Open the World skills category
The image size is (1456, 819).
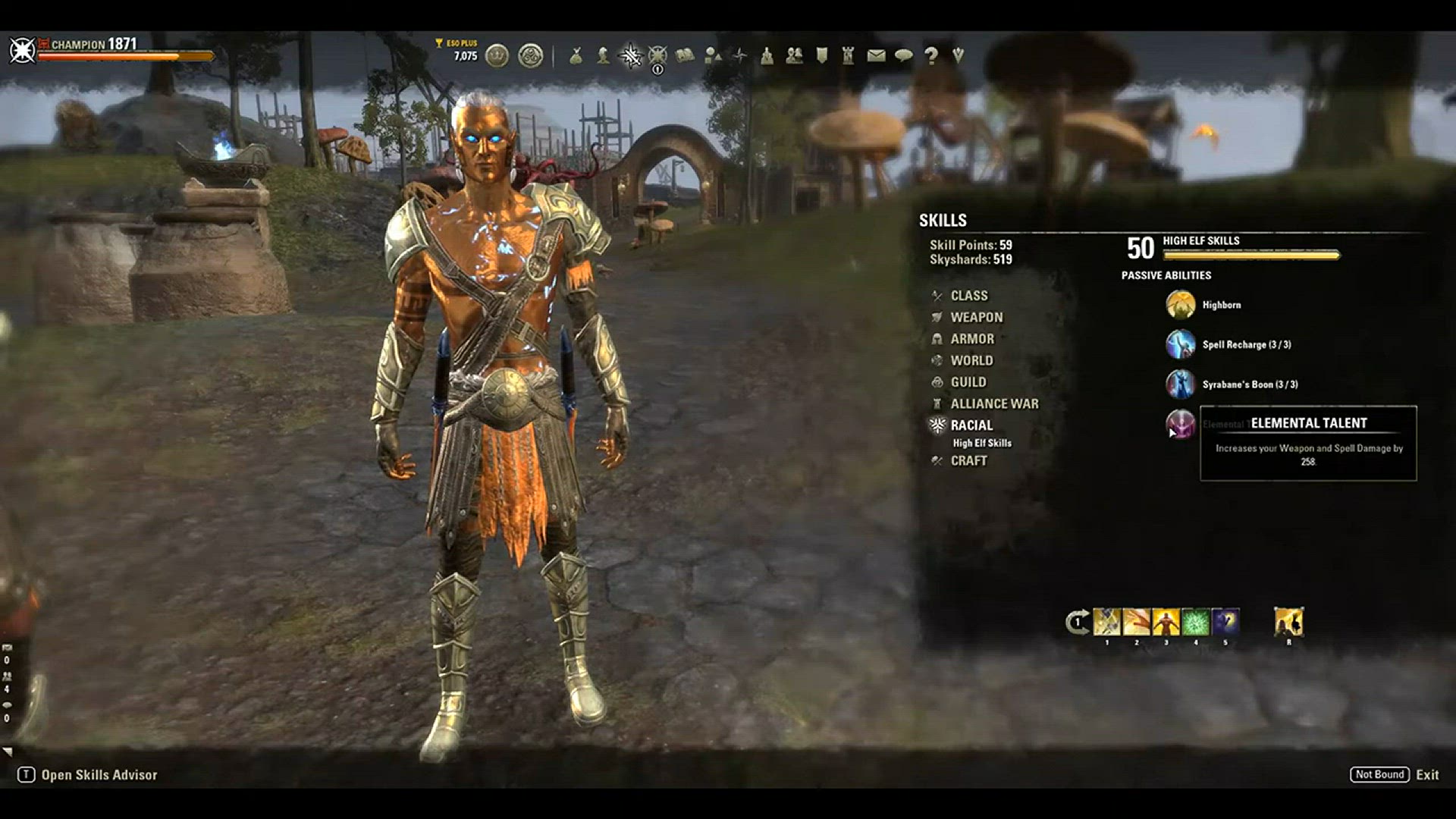[x=971, y=361]
